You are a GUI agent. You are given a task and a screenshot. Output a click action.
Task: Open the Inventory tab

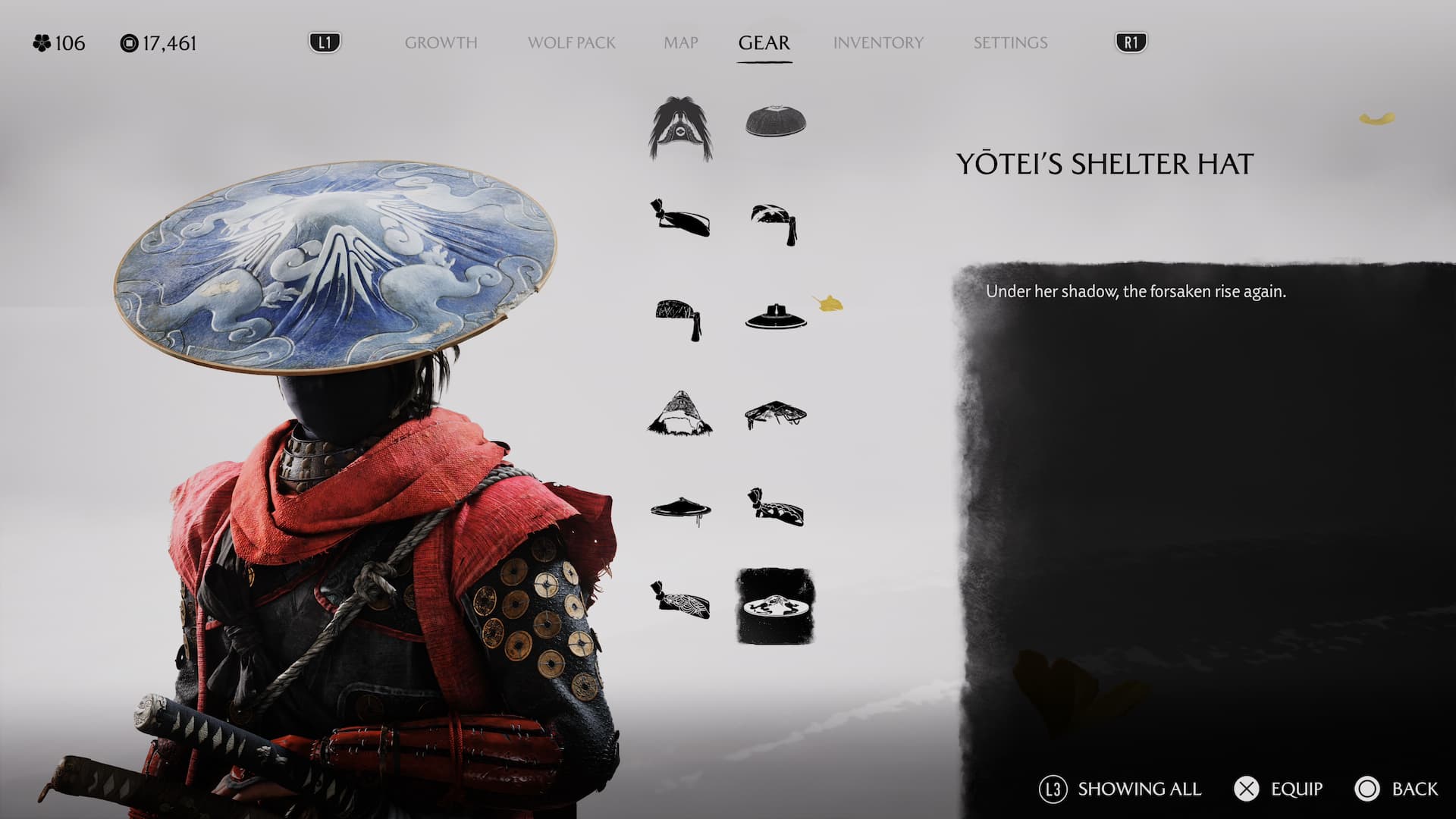878,43
